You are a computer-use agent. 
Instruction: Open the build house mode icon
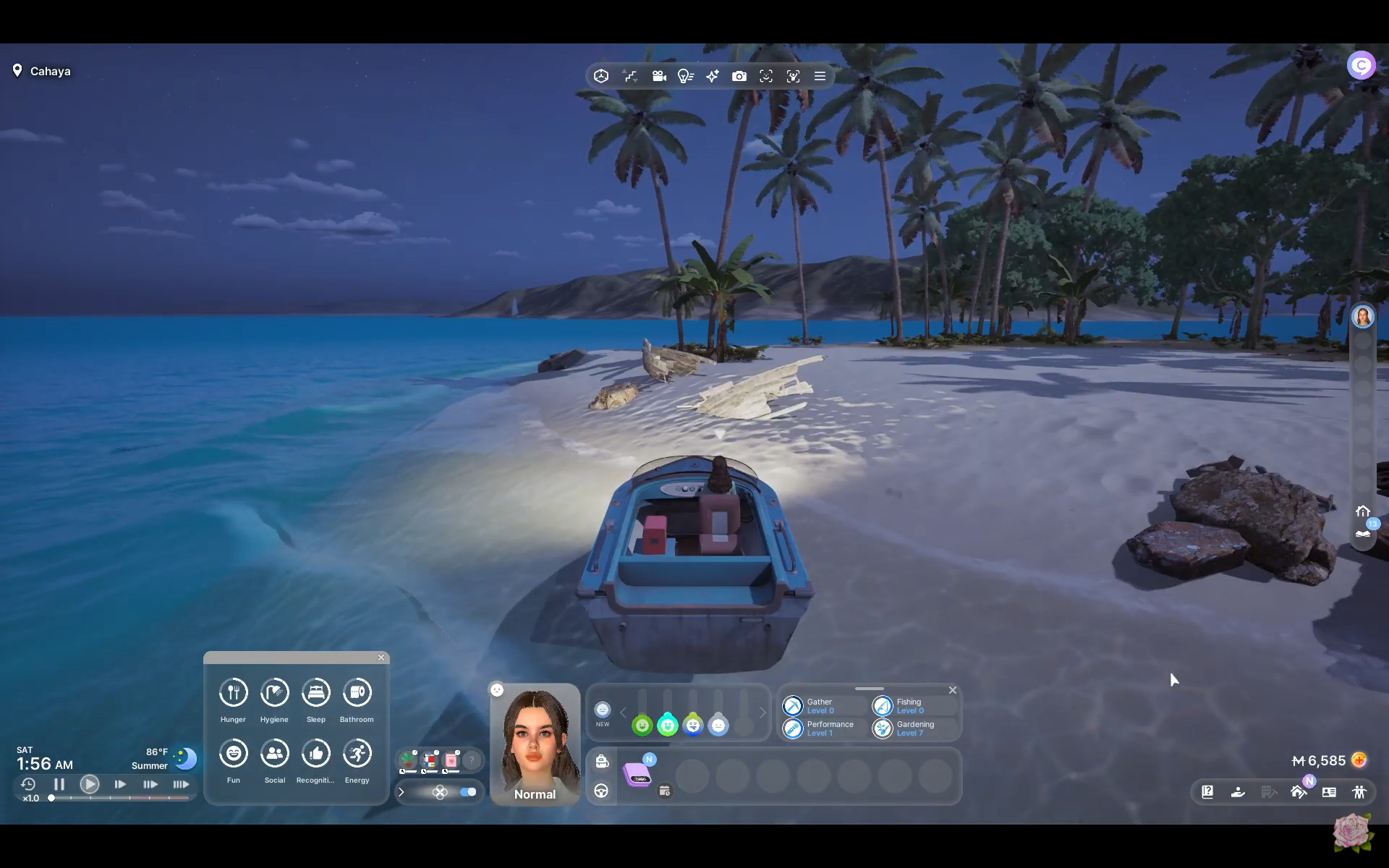1299,792
